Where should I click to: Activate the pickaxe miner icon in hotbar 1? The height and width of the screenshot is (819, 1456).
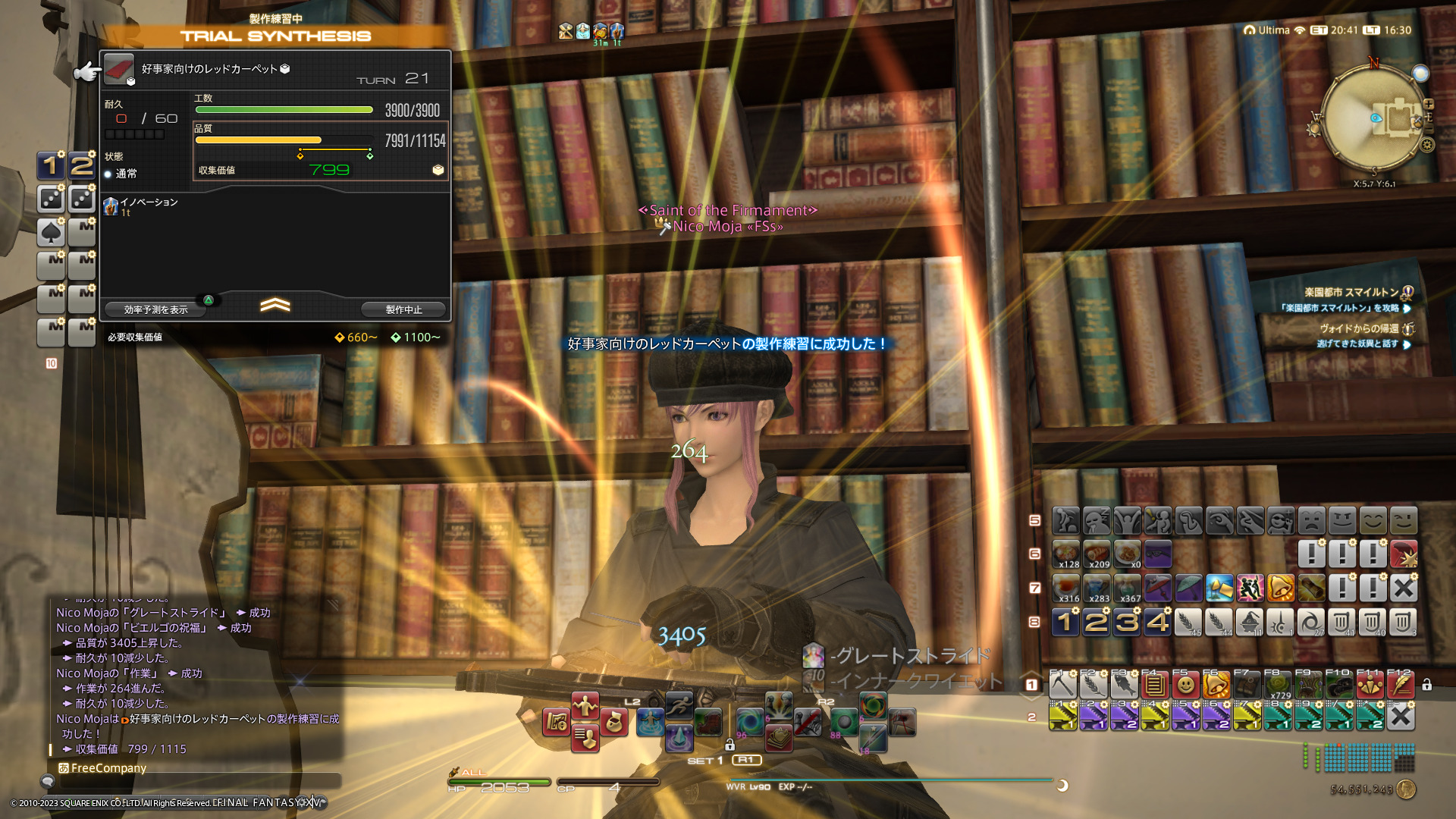click(x=1063, y=686)
